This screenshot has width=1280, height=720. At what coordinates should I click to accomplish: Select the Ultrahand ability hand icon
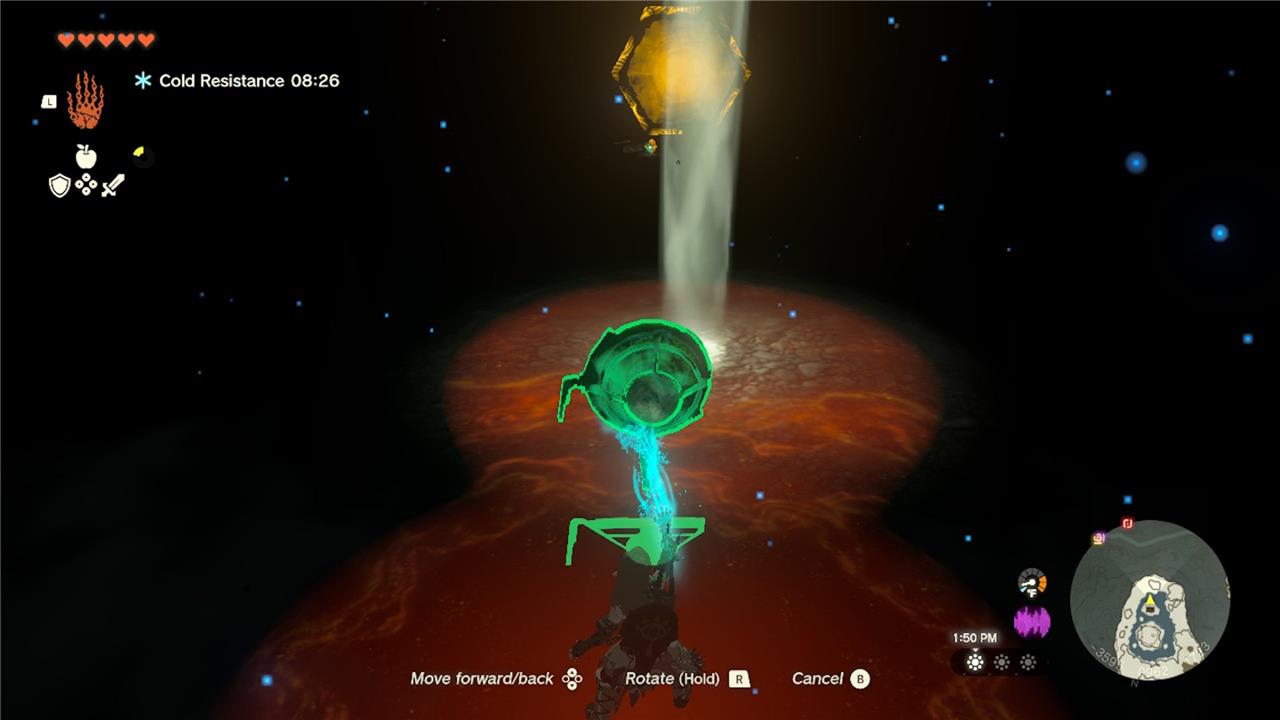85,100
